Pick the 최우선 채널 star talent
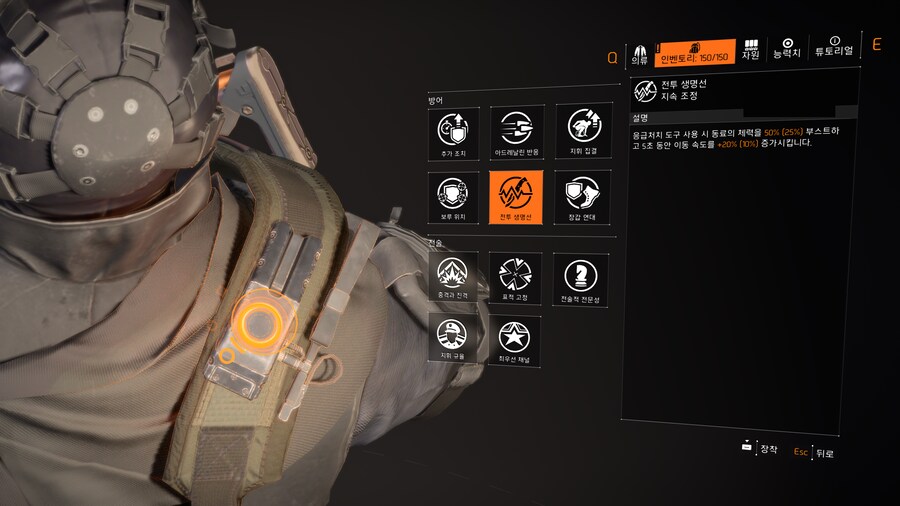 point(516,338)
